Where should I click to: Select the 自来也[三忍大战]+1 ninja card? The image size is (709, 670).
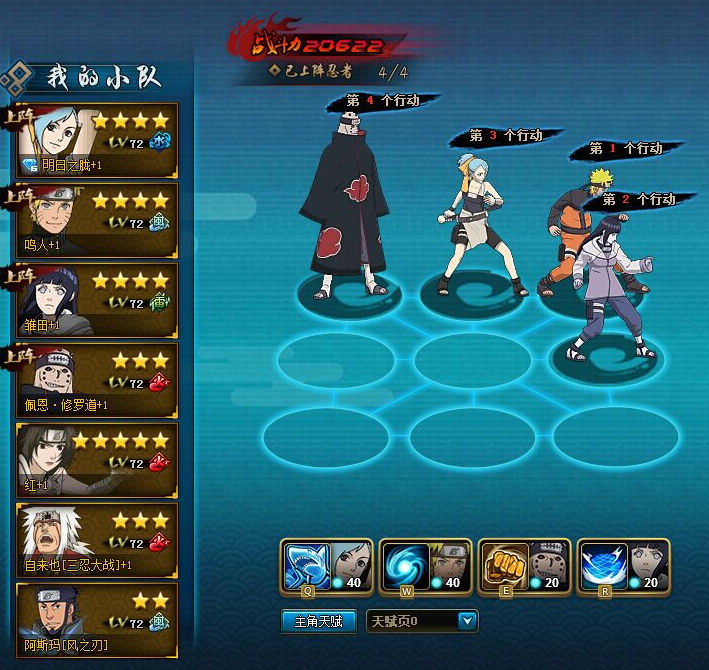pyautogui.click(x=97, y=539)
